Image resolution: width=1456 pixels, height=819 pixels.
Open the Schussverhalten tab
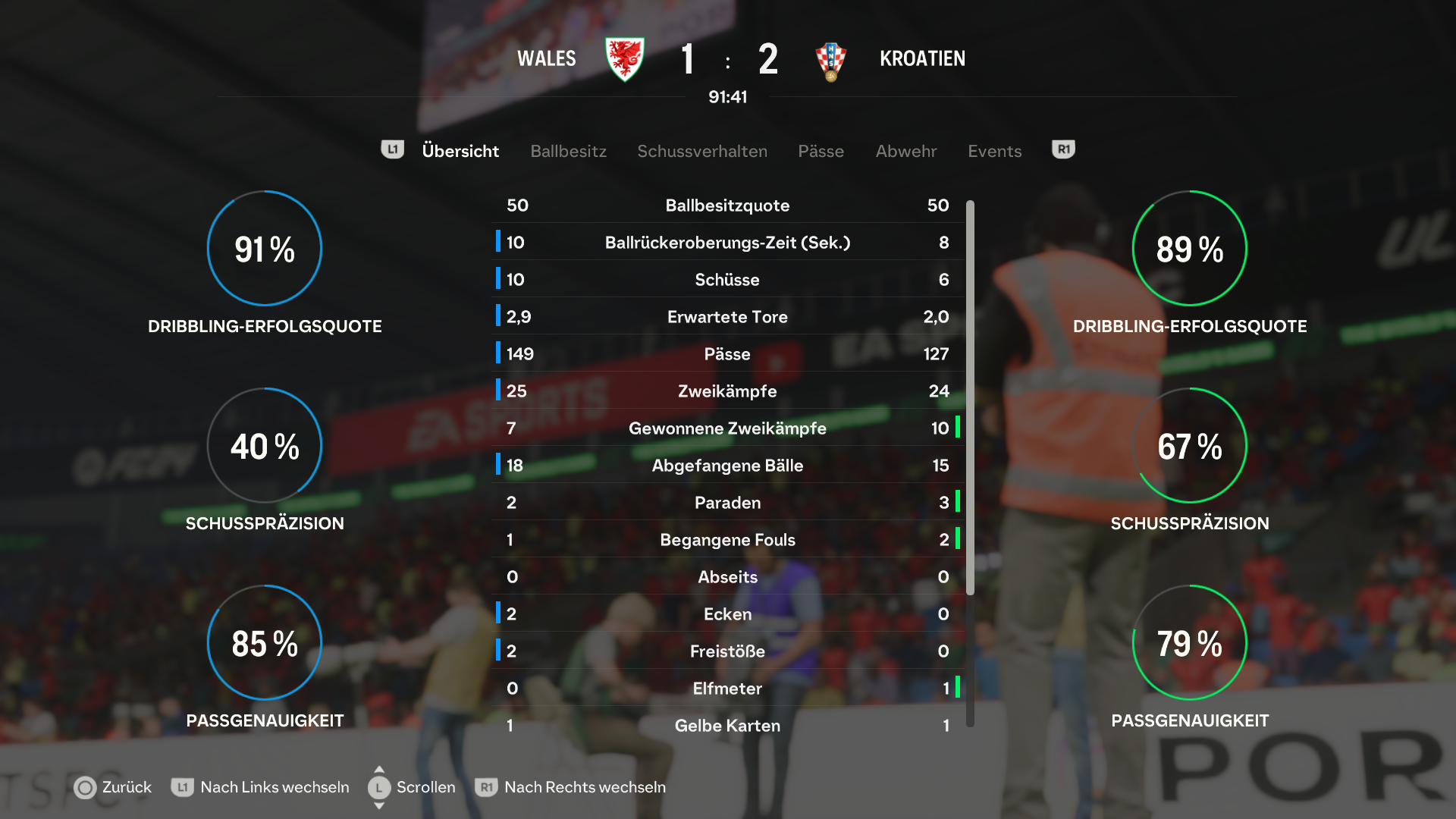(701, 151)
